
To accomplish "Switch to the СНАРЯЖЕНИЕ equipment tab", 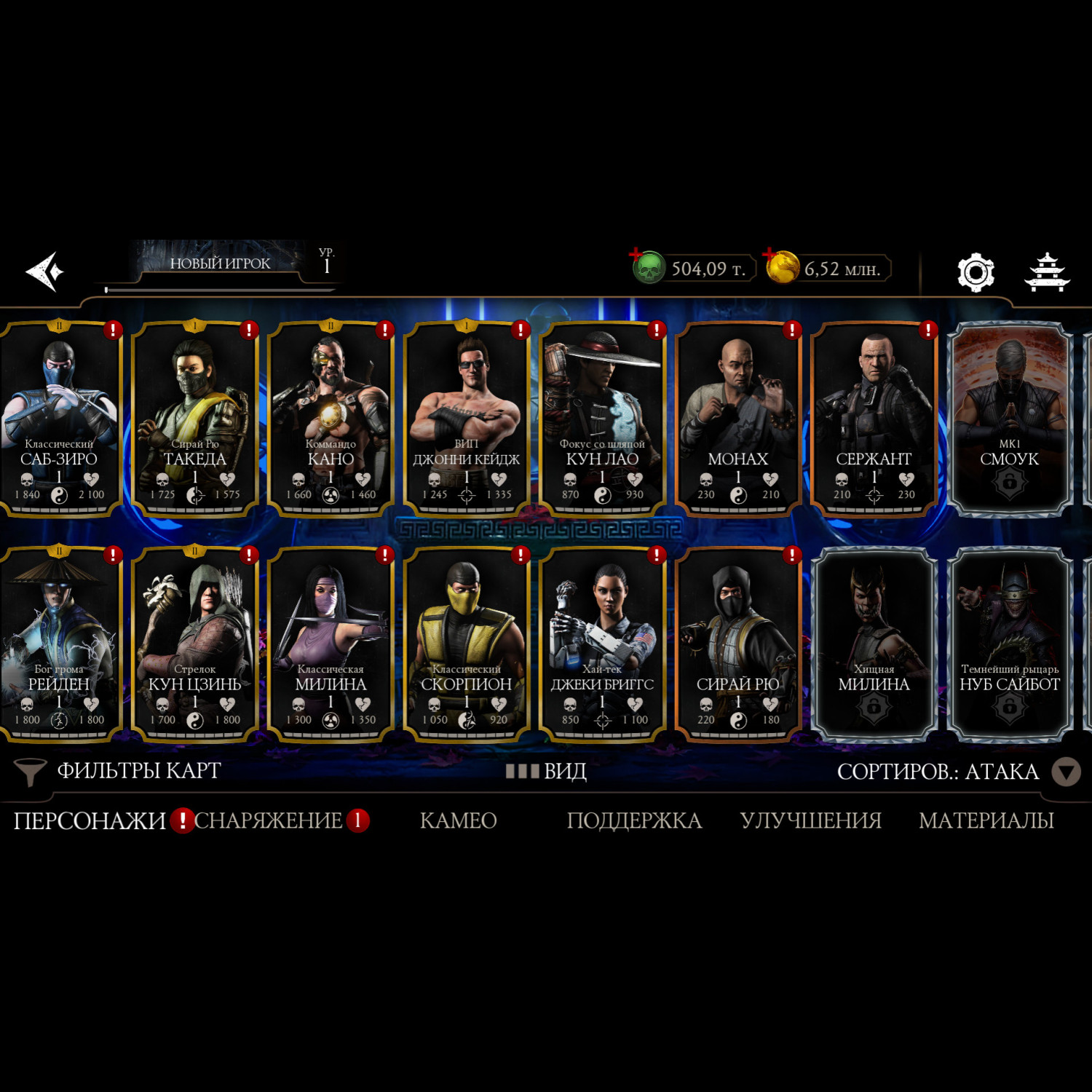I will click(x=268, y=820).
